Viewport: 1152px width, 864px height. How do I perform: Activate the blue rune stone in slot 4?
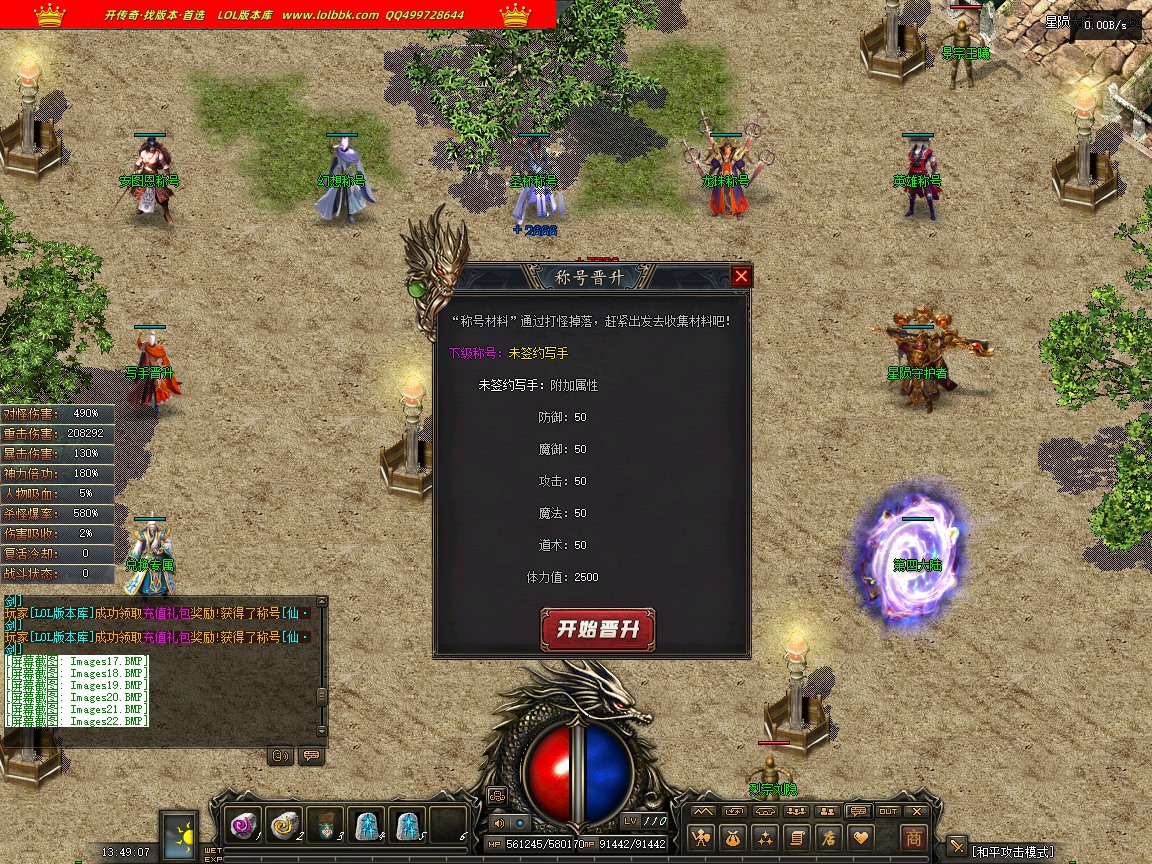click(366, 824)
